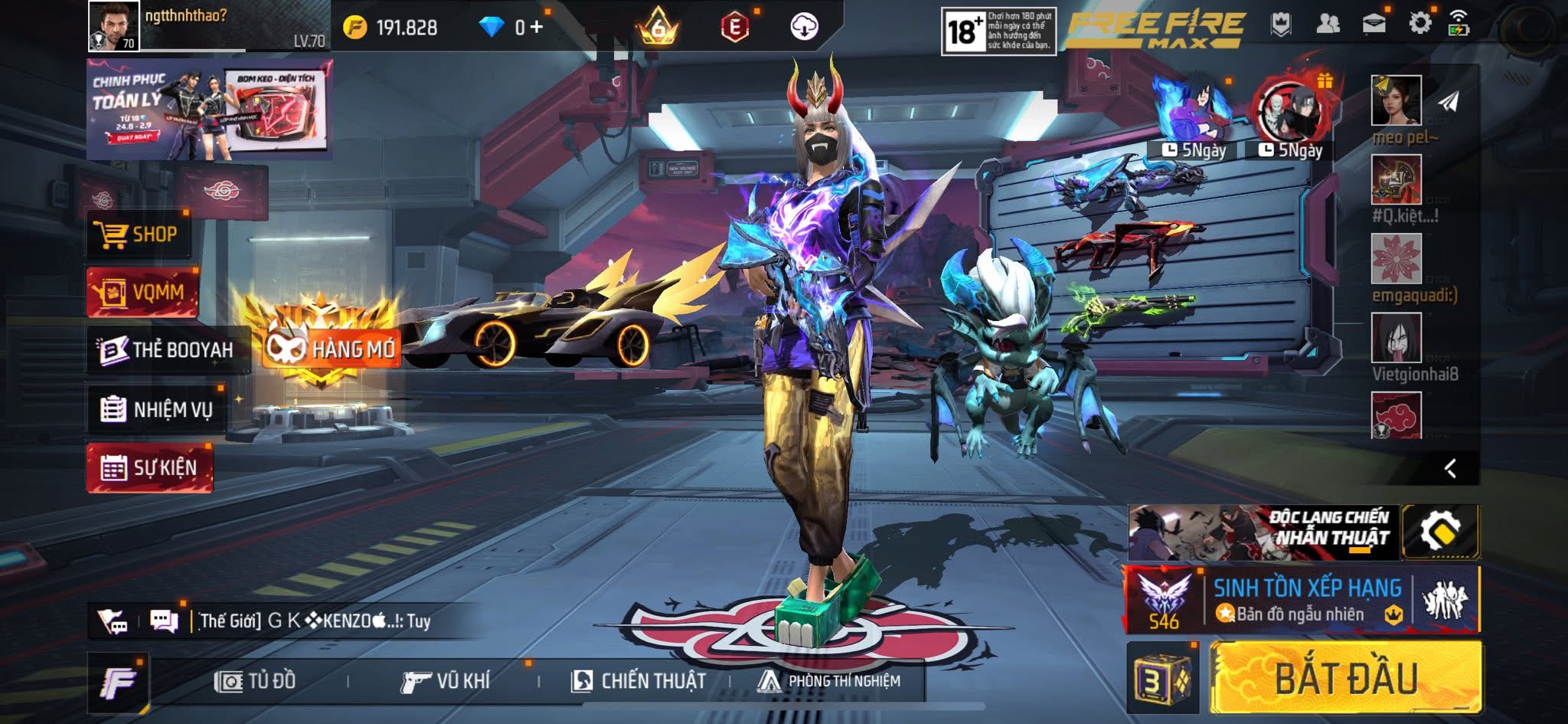Open player profile ngtthnhthao

click(x=114, y=25)
